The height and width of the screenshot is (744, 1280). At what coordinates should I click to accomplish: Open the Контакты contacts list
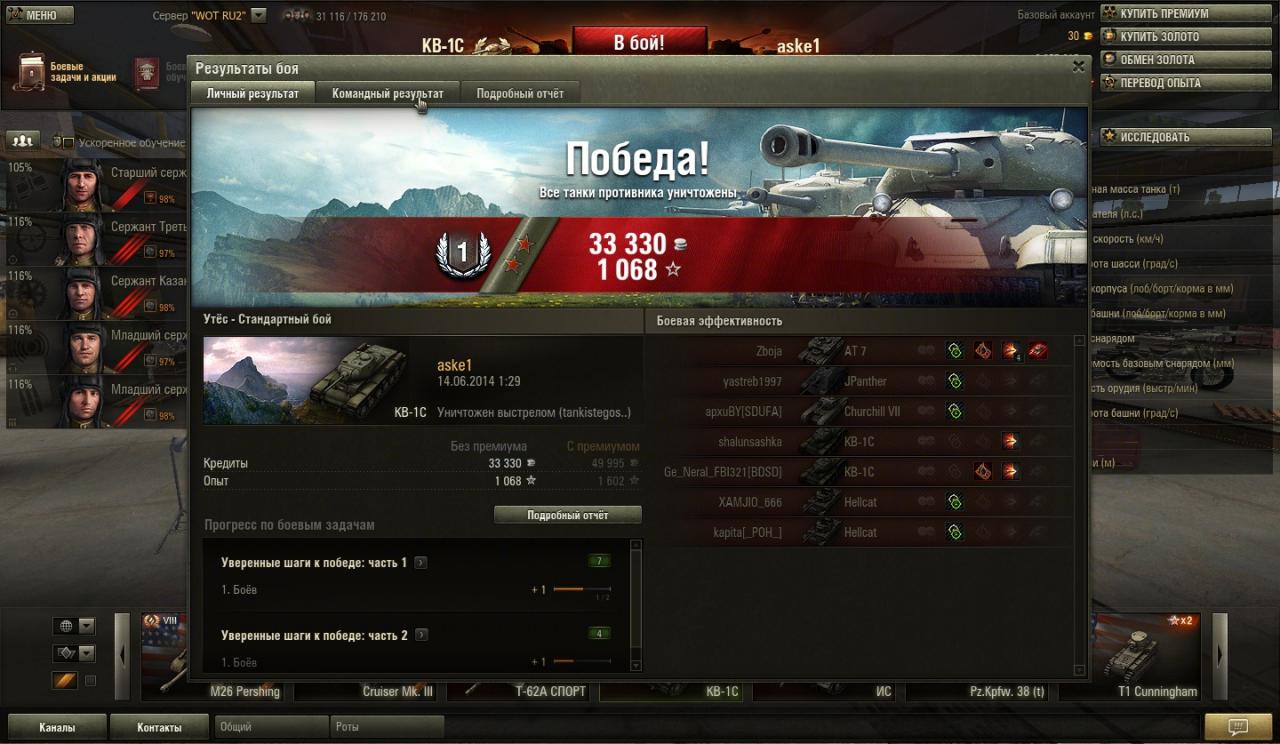pos(159,727)
